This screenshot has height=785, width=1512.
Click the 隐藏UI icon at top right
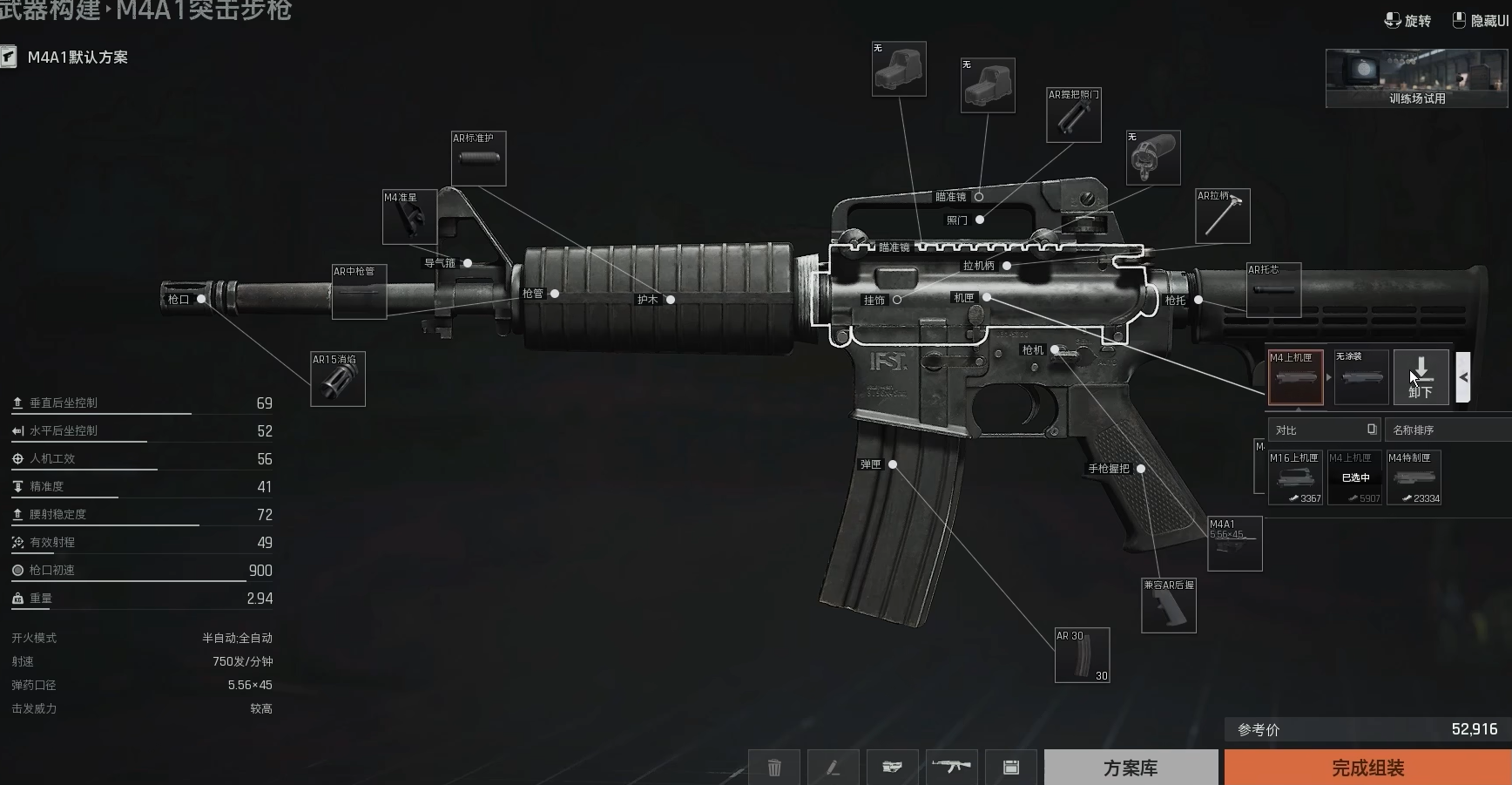point(1458,19)
